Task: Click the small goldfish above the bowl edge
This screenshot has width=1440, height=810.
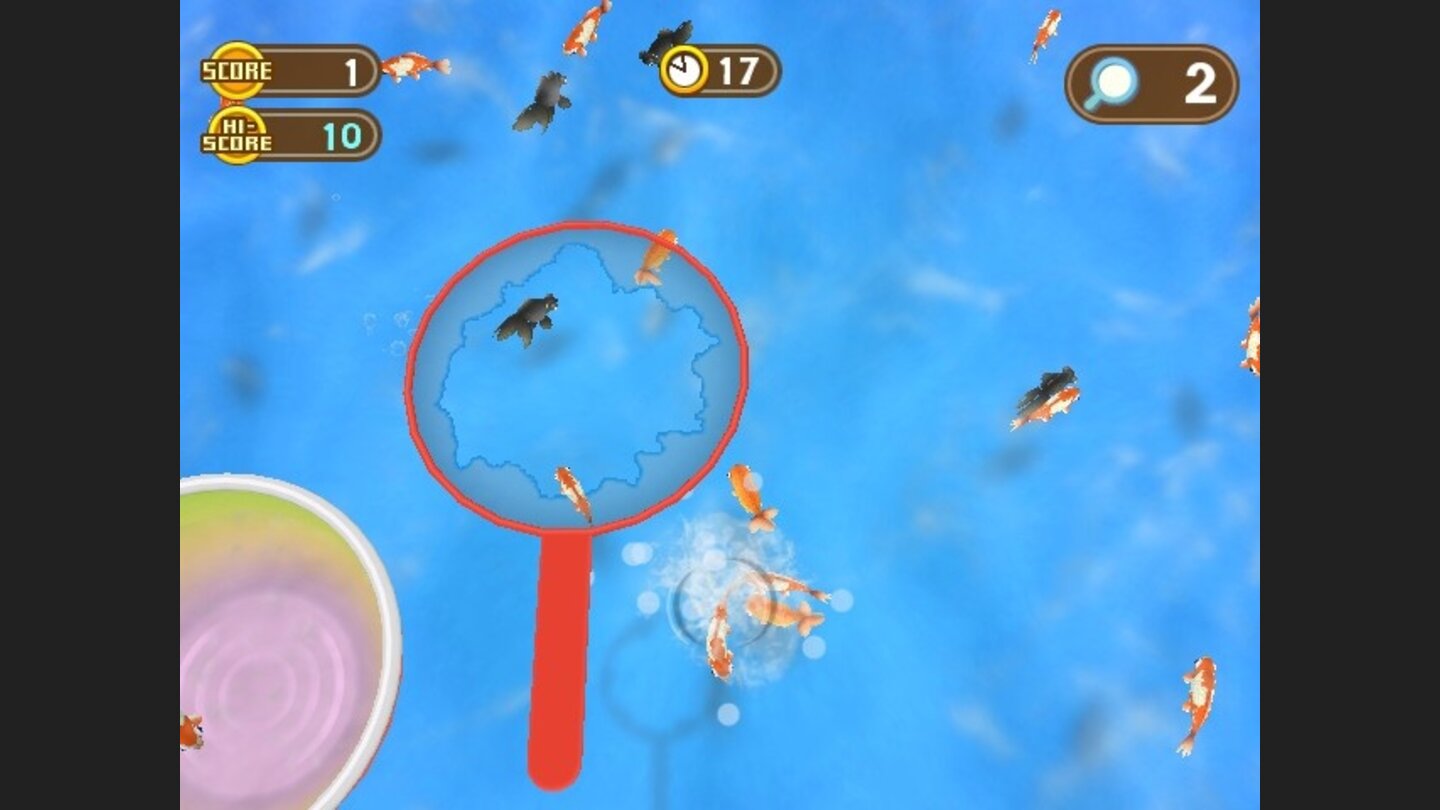Action: (x=194, y=732)
